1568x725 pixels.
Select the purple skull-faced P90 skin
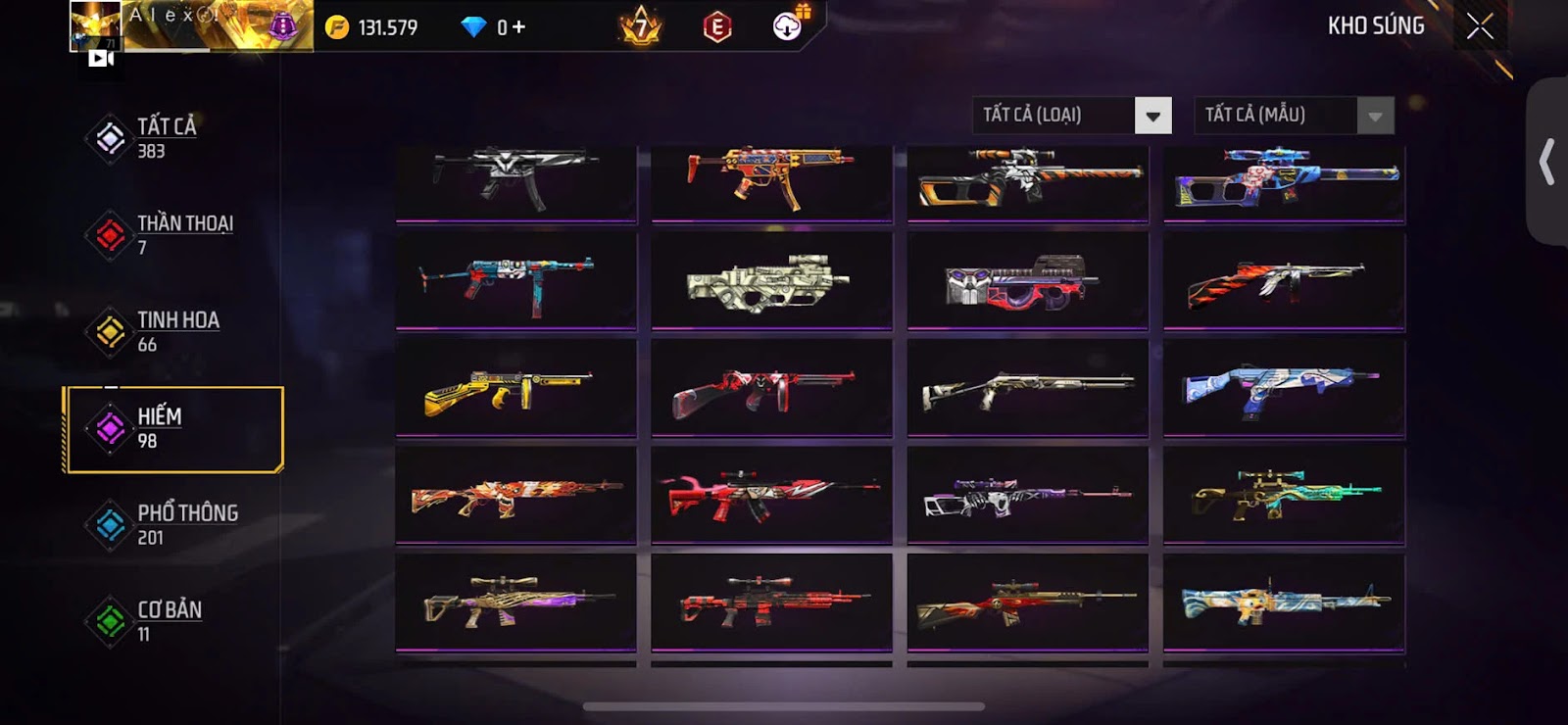click(1027, 281)
